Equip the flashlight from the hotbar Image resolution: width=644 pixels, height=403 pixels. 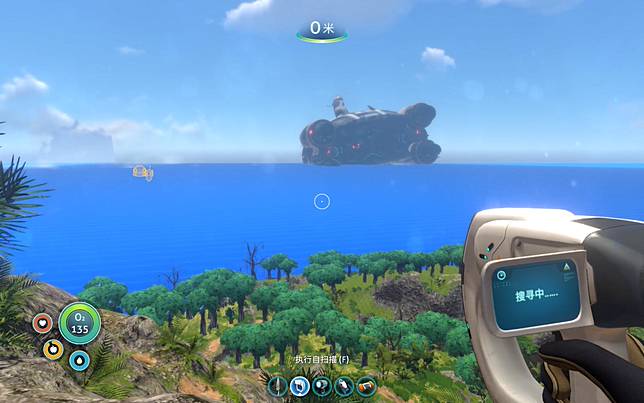click(321, 385)
